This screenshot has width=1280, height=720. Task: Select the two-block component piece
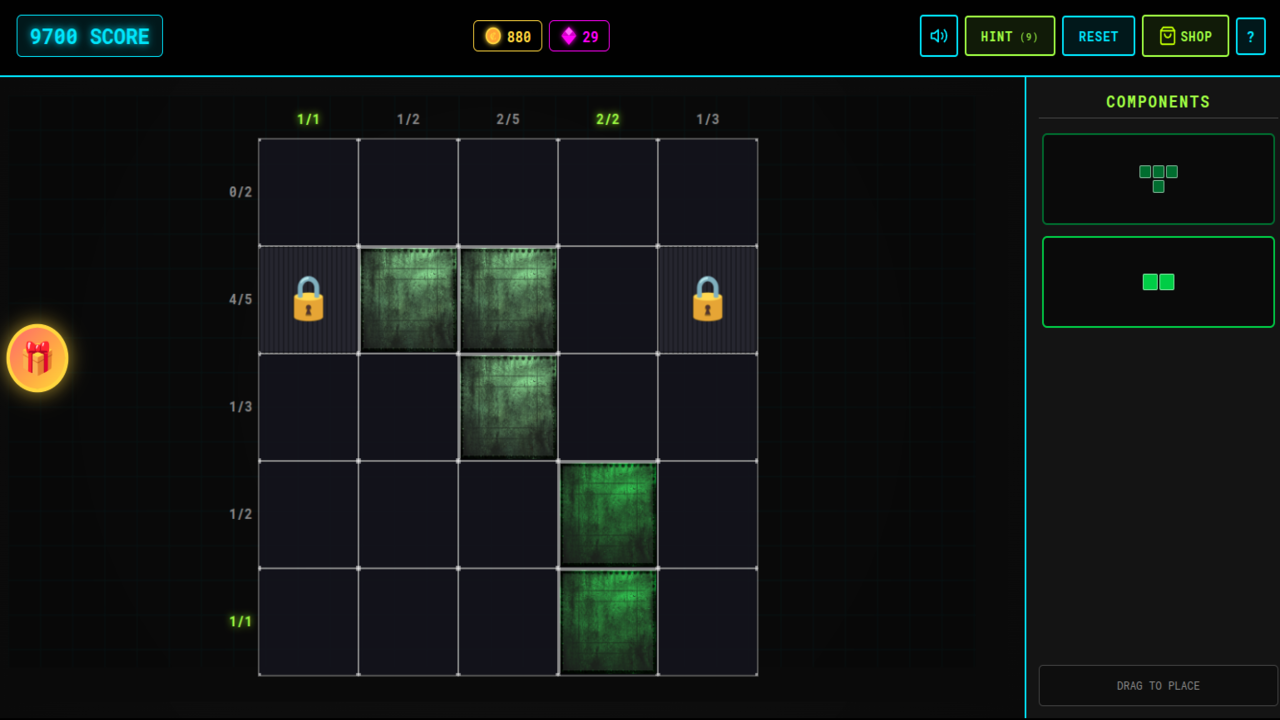click(x=1158, y=282)
